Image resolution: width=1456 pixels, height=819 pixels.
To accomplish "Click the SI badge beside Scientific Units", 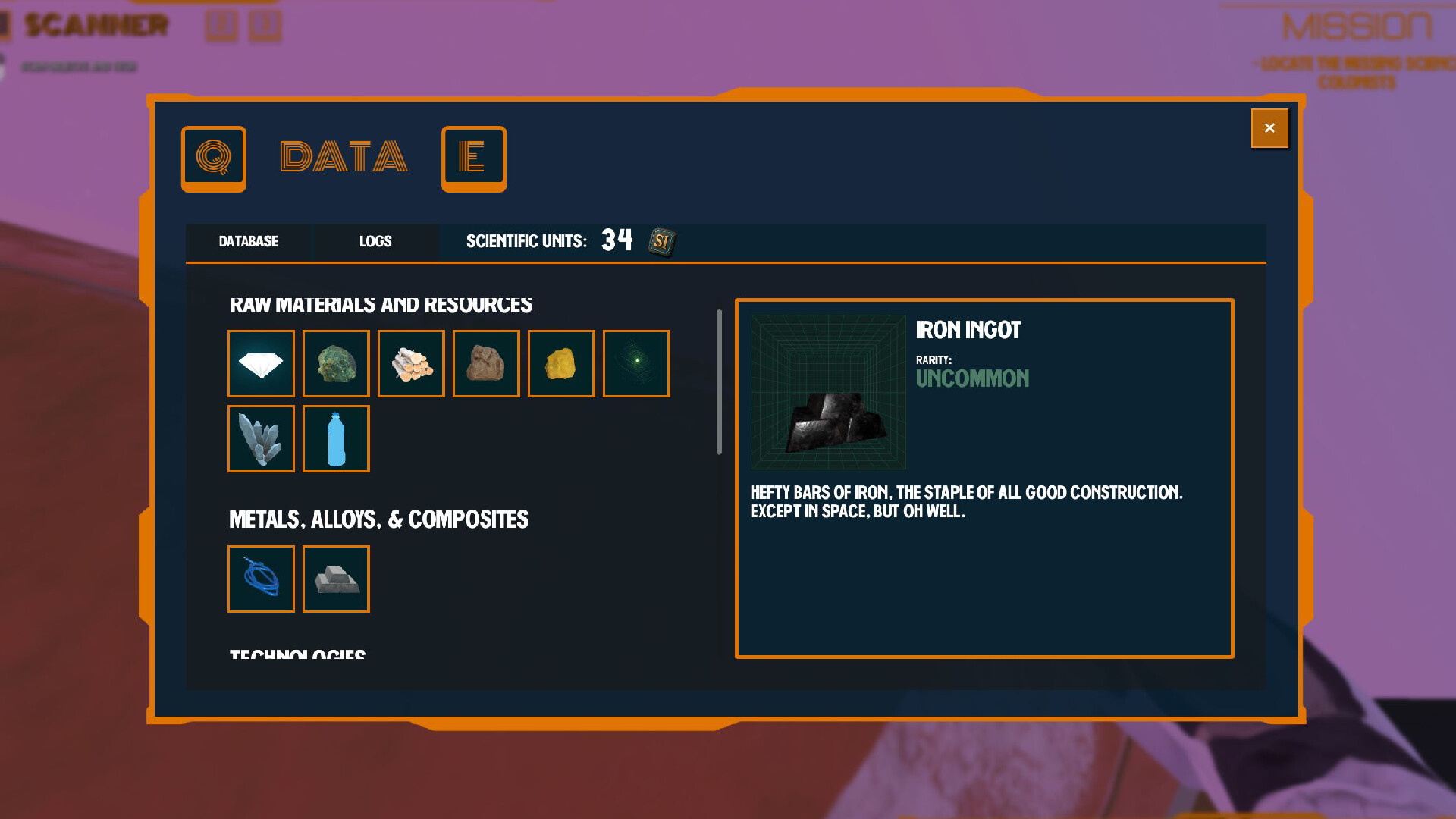I will tap(661, 241).
